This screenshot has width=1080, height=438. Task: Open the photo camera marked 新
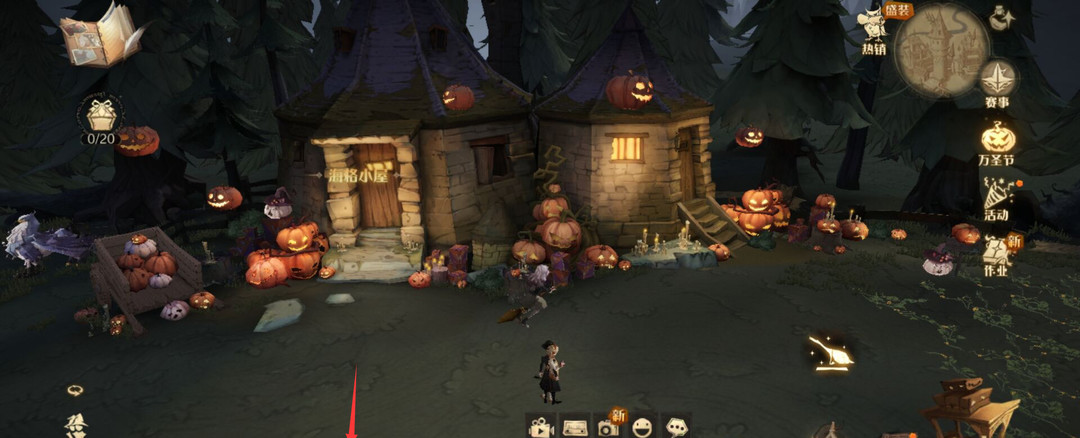pos(608,426)
